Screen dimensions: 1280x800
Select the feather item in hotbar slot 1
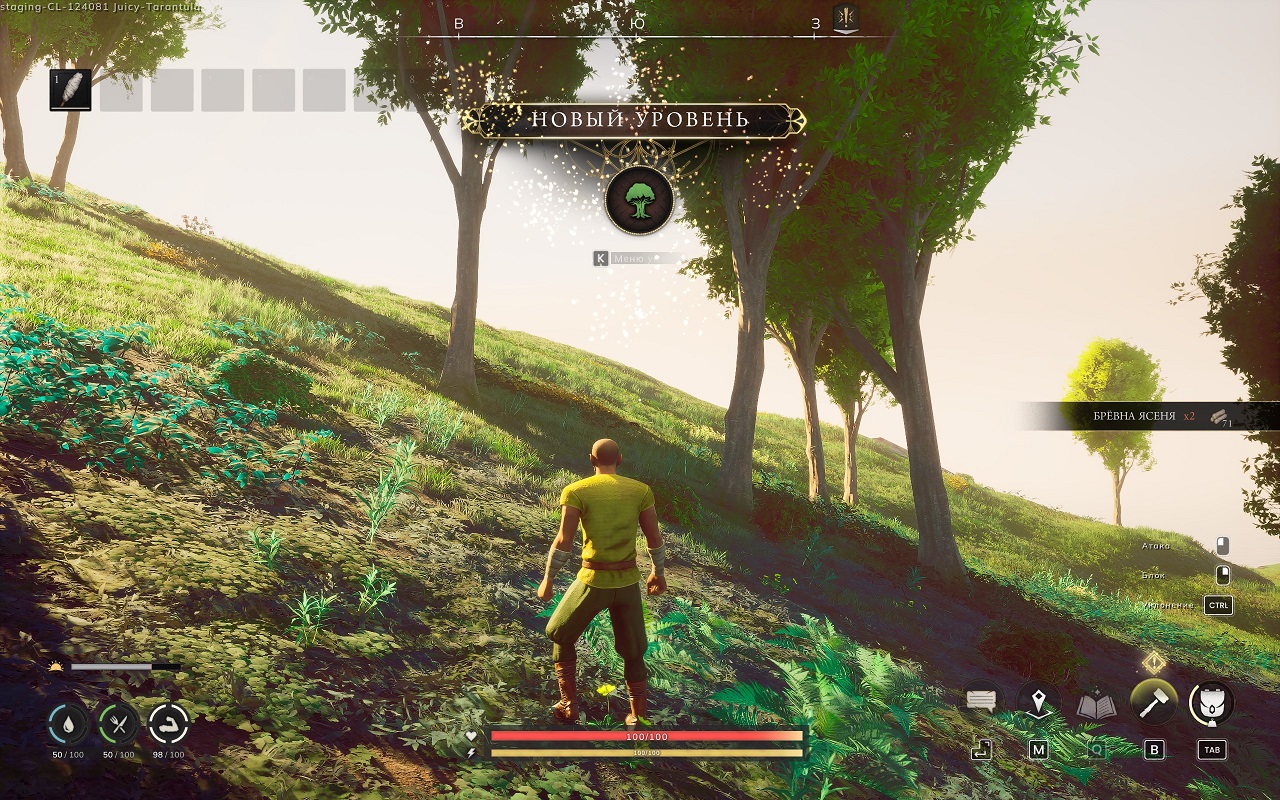tap(70, 90)
